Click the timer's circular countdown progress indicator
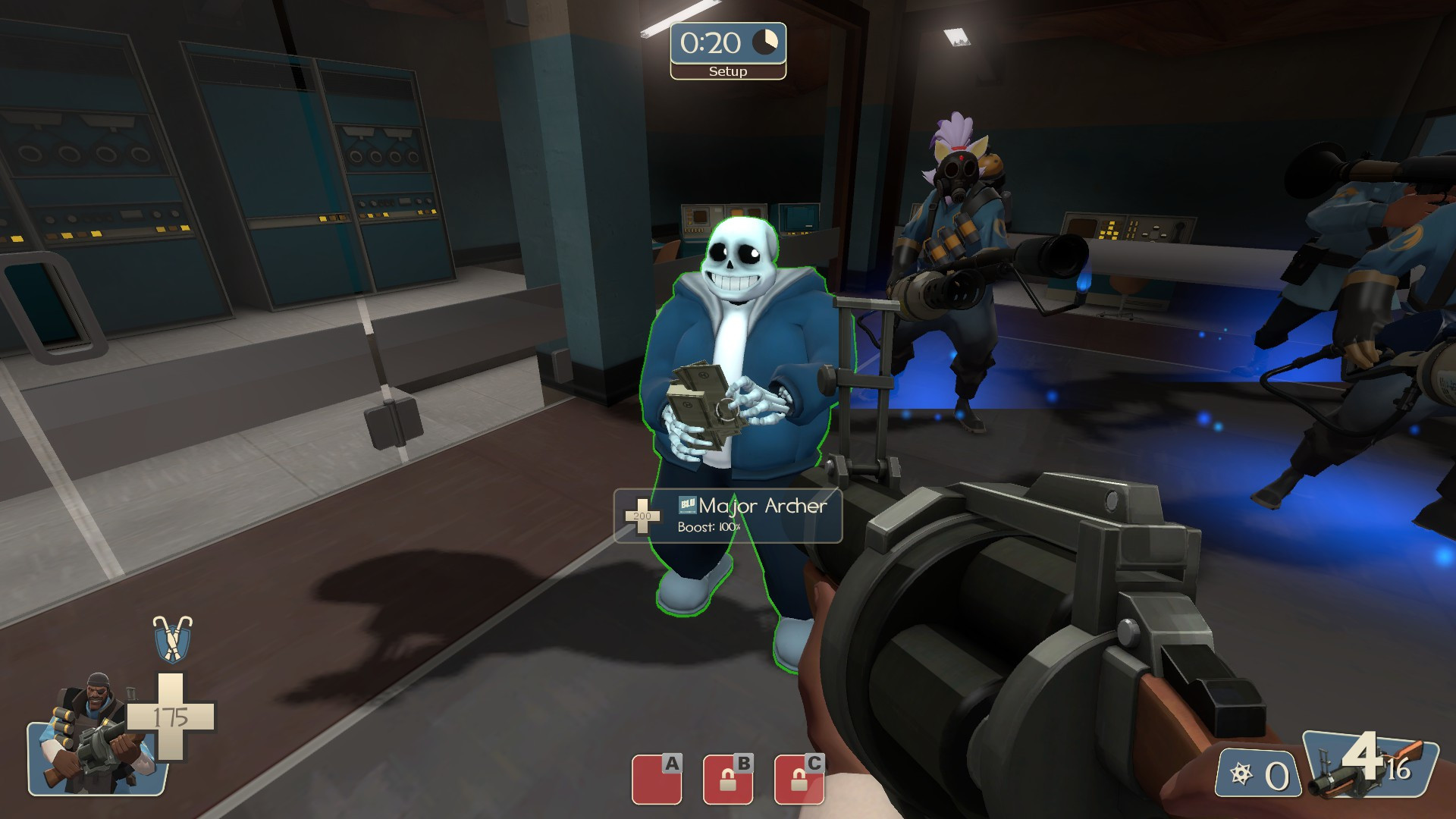Screen dimensions: 1456x819 [x=766, y=42]
